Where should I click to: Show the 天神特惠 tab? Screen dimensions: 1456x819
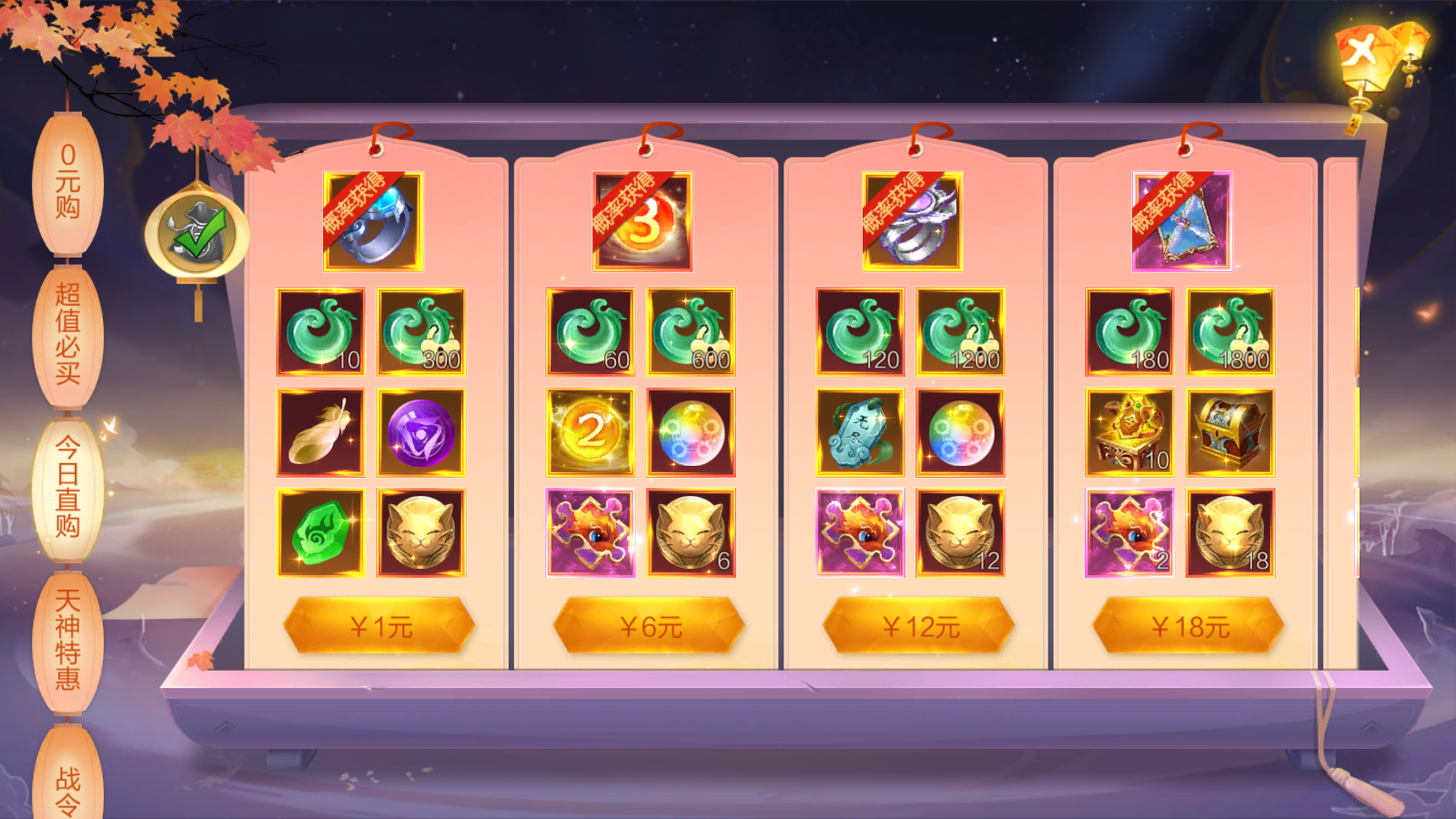67,640
